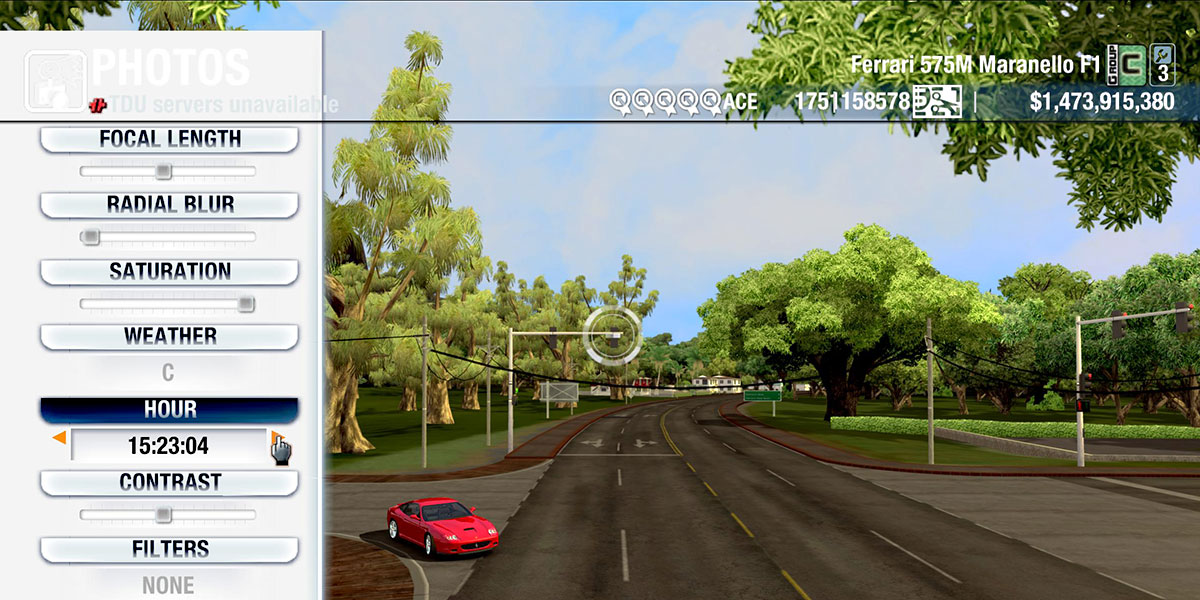Open the Filters setting

click(x=169, y=549)
